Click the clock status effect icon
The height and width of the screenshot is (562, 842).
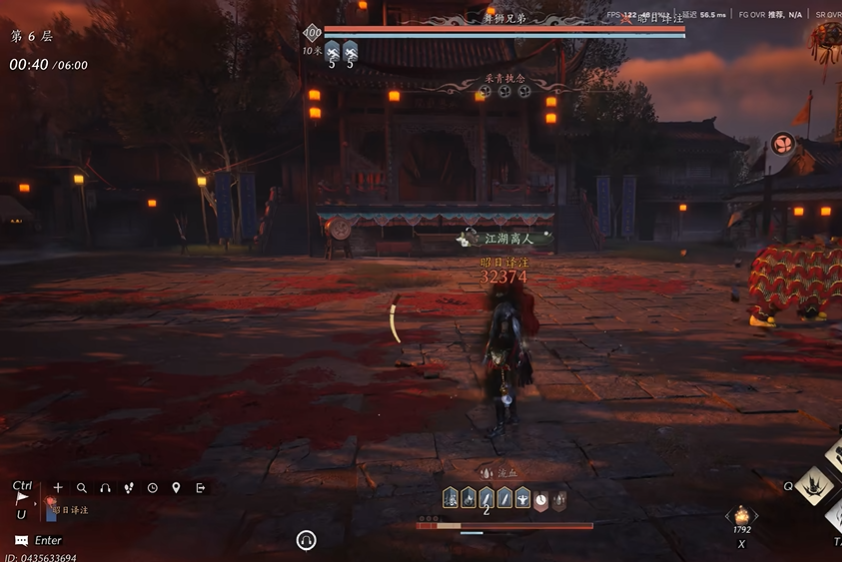click(541, 497)
